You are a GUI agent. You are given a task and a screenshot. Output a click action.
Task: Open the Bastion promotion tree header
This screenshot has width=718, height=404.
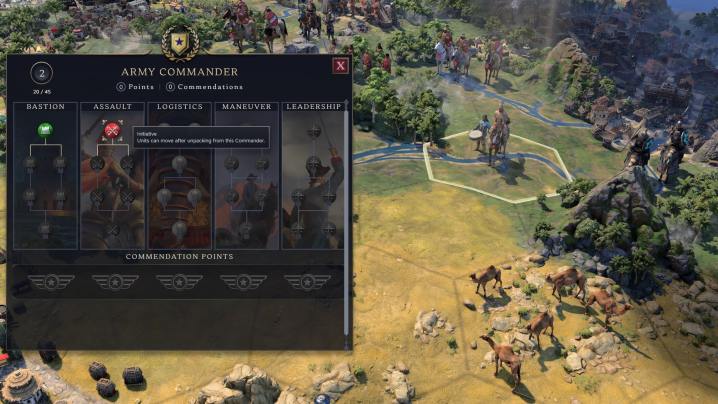tap(45, 106)
